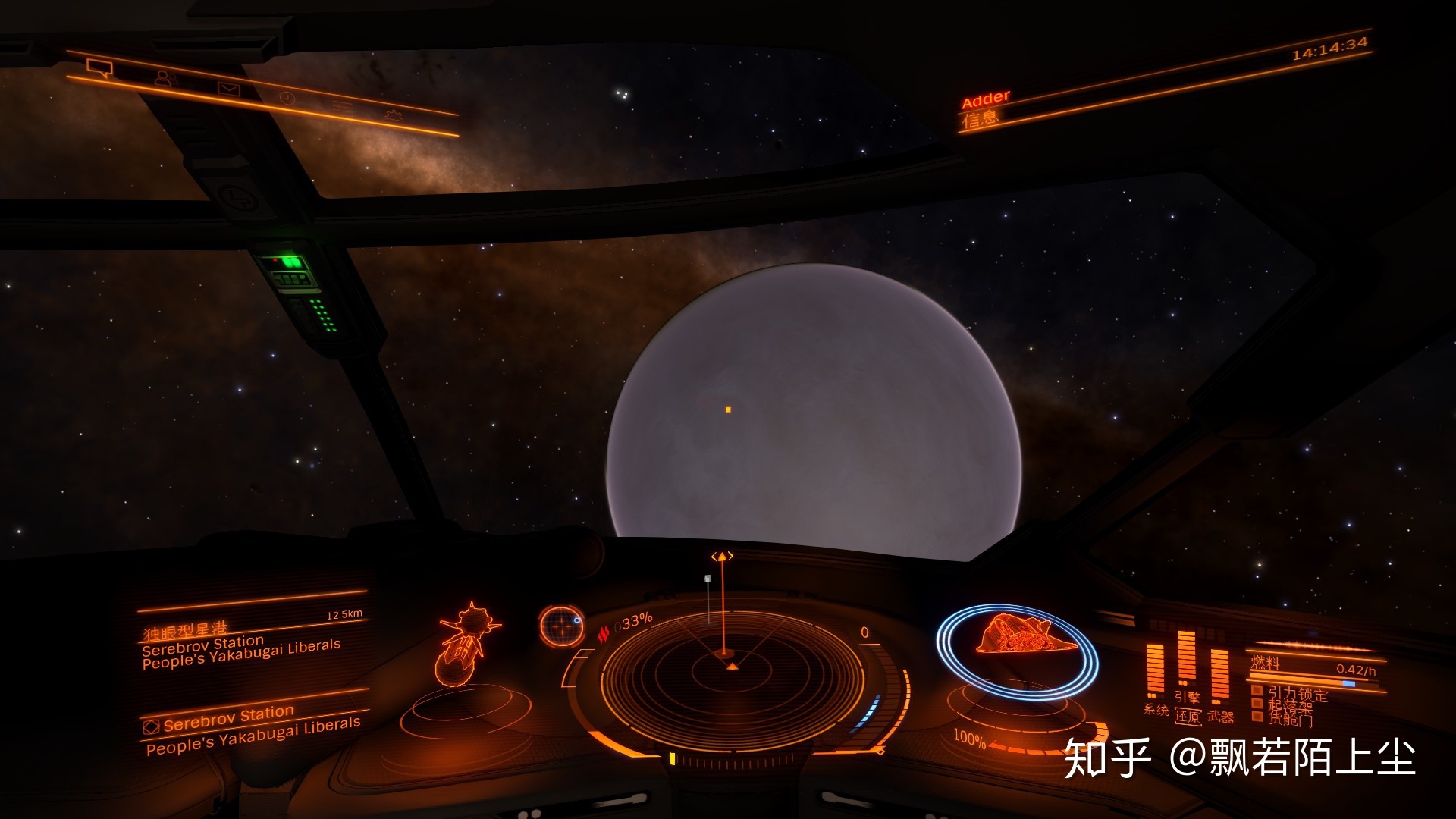The image size is (1456, 819).
Task: Select the 武器 weapons power column
Action: click(x=1219, y=675)
